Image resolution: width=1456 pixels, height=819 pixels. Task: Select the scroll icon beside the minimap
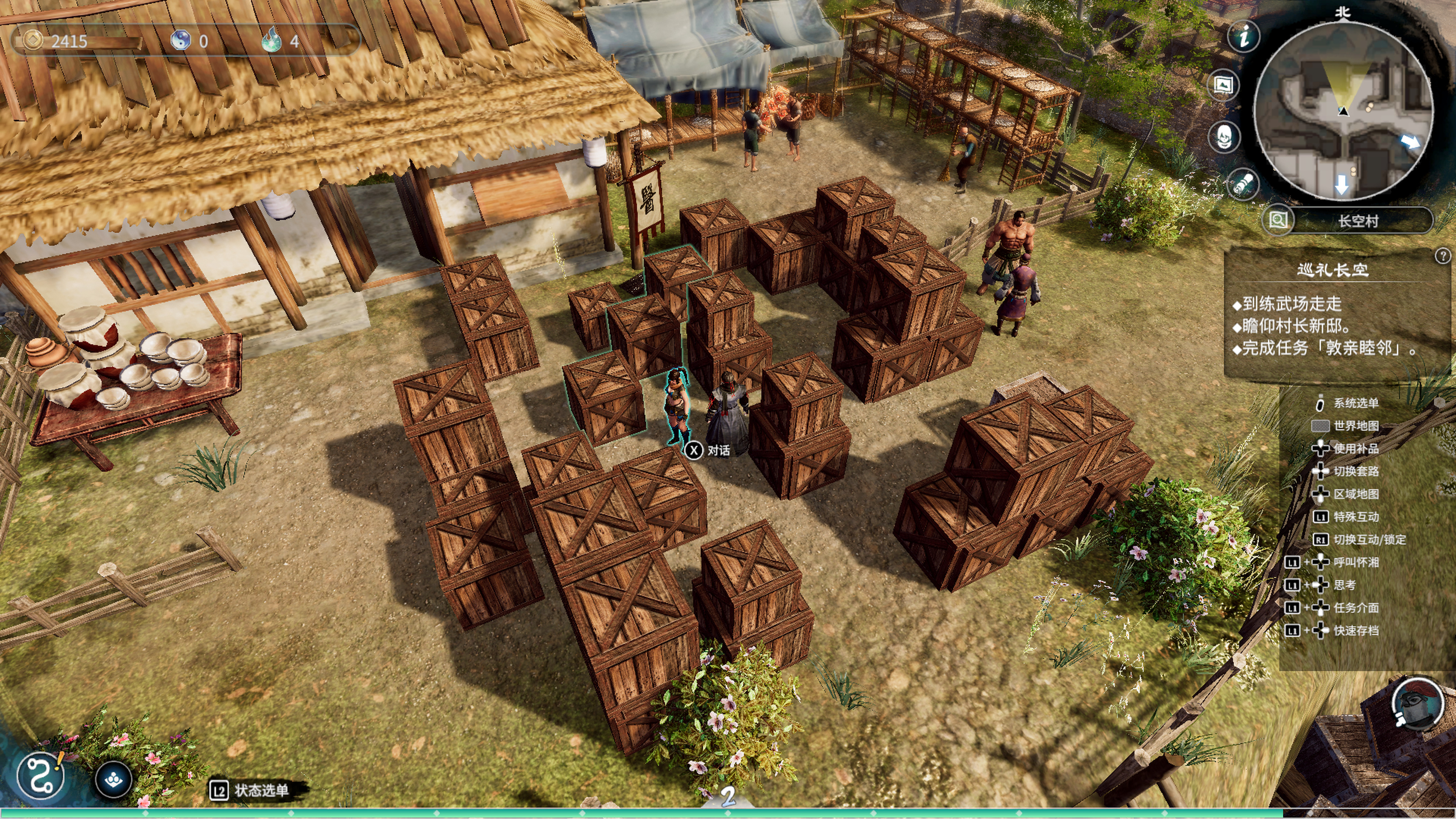tap(1243, 183)
